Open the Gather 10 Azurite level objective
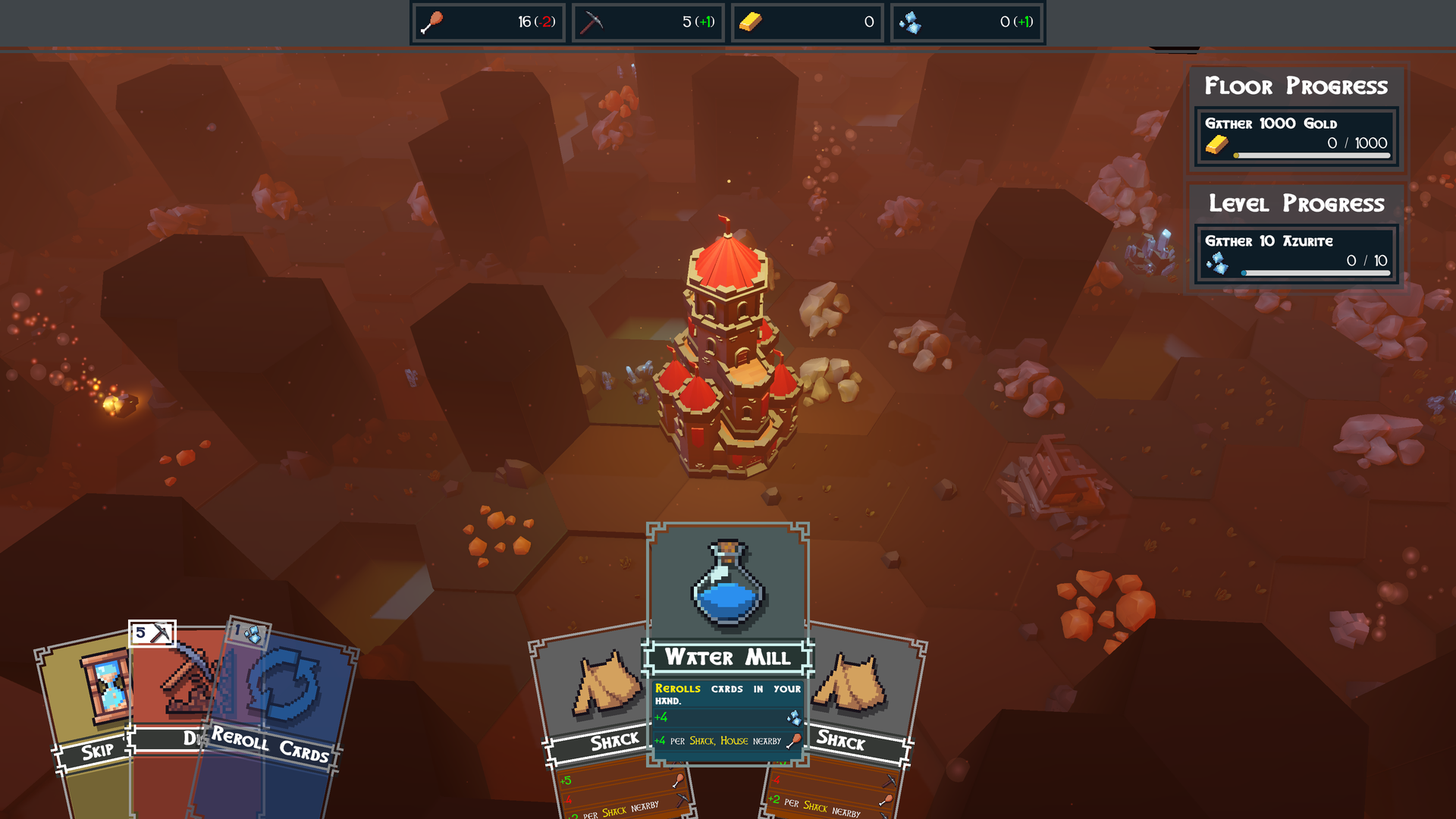This screenshot has height=819, width=1456. [x=1297, y=254]
